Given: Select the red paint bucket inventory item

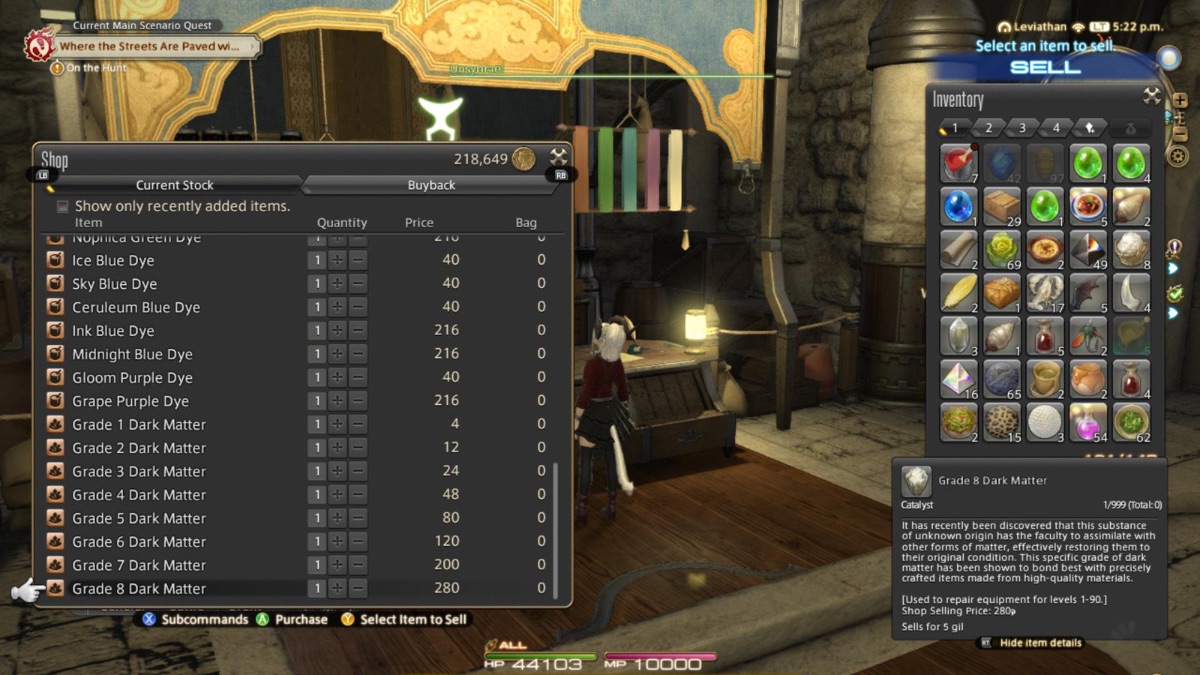Looking at the screenshot, I should pyautogui.click(x=958, y=163).
